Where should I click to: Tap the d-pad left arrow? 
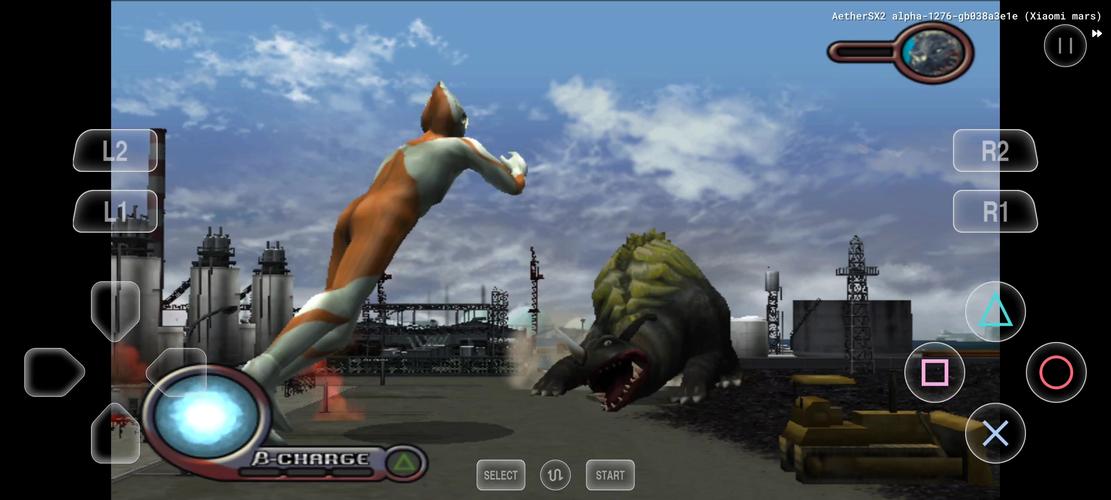coord(54,372)
